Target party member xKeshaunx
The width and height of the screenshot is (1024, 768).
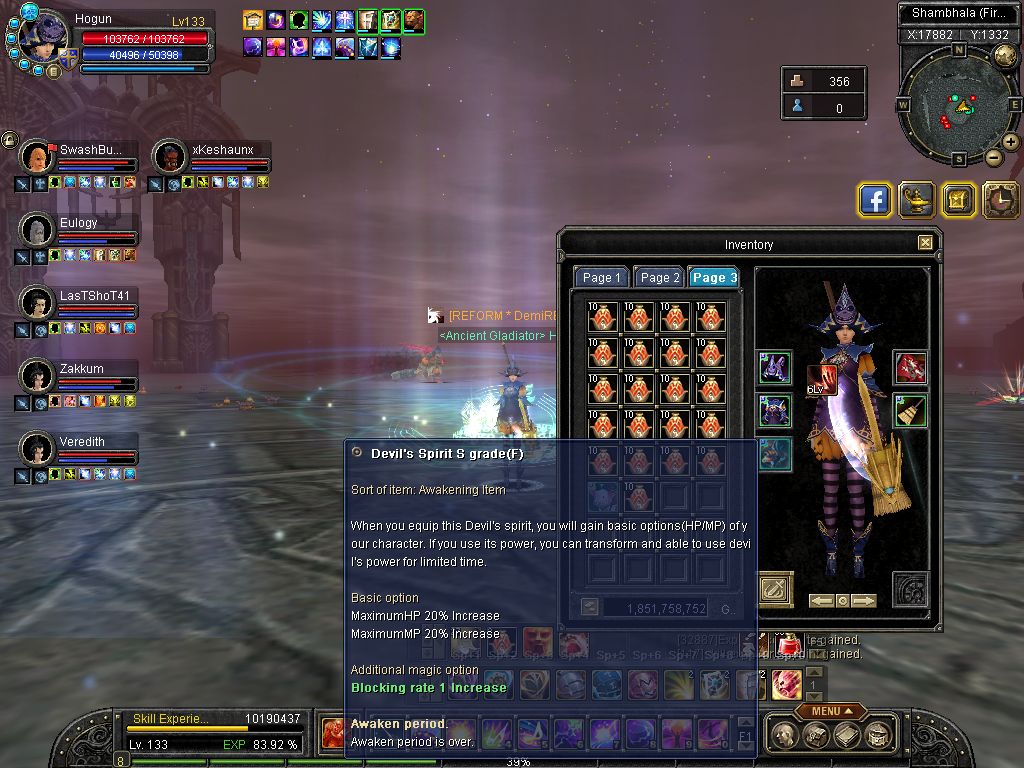click(x=211, y=157)
